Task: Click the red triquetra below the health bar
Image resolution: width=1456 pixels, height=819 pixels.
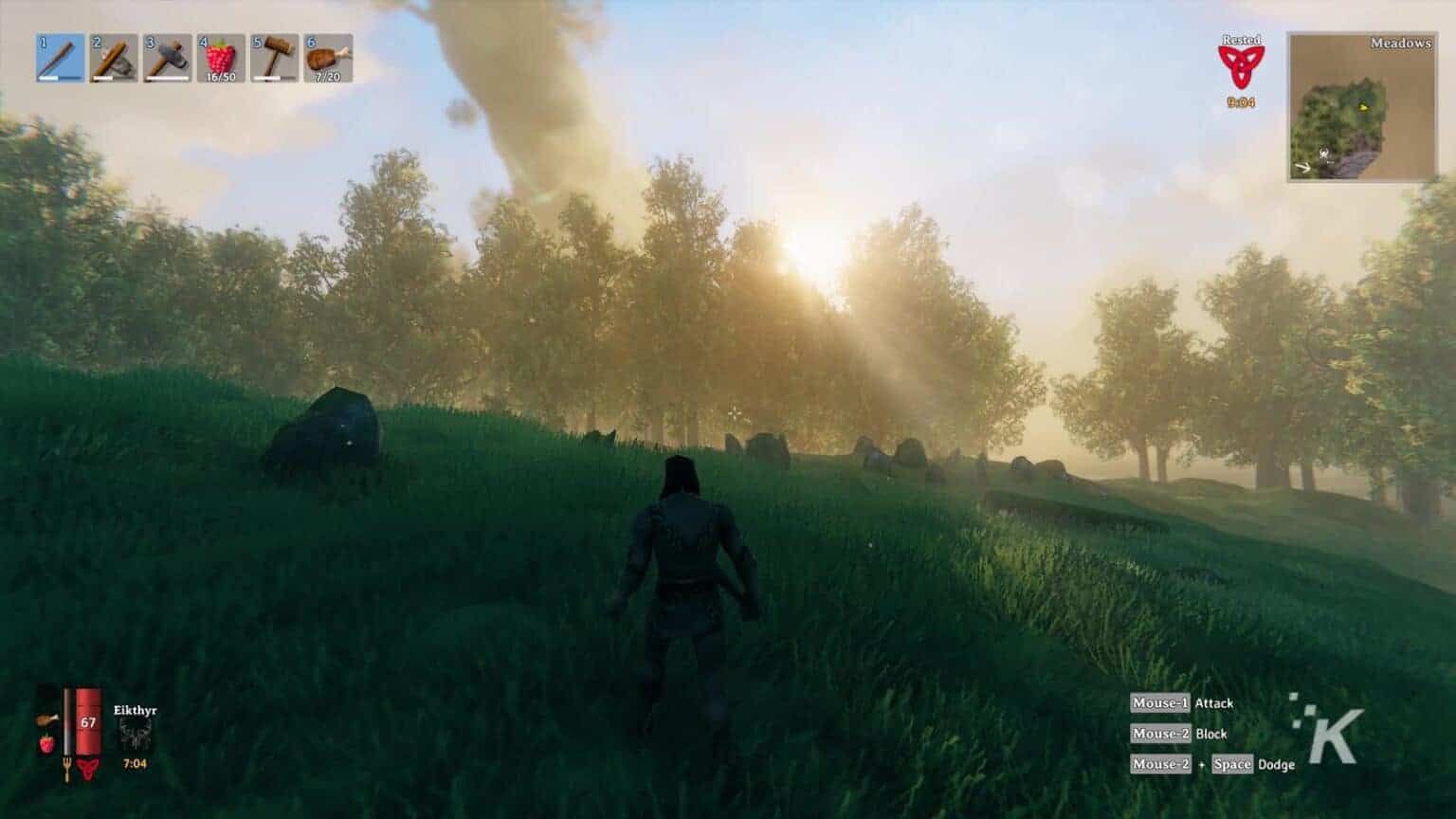Action: 88,769
